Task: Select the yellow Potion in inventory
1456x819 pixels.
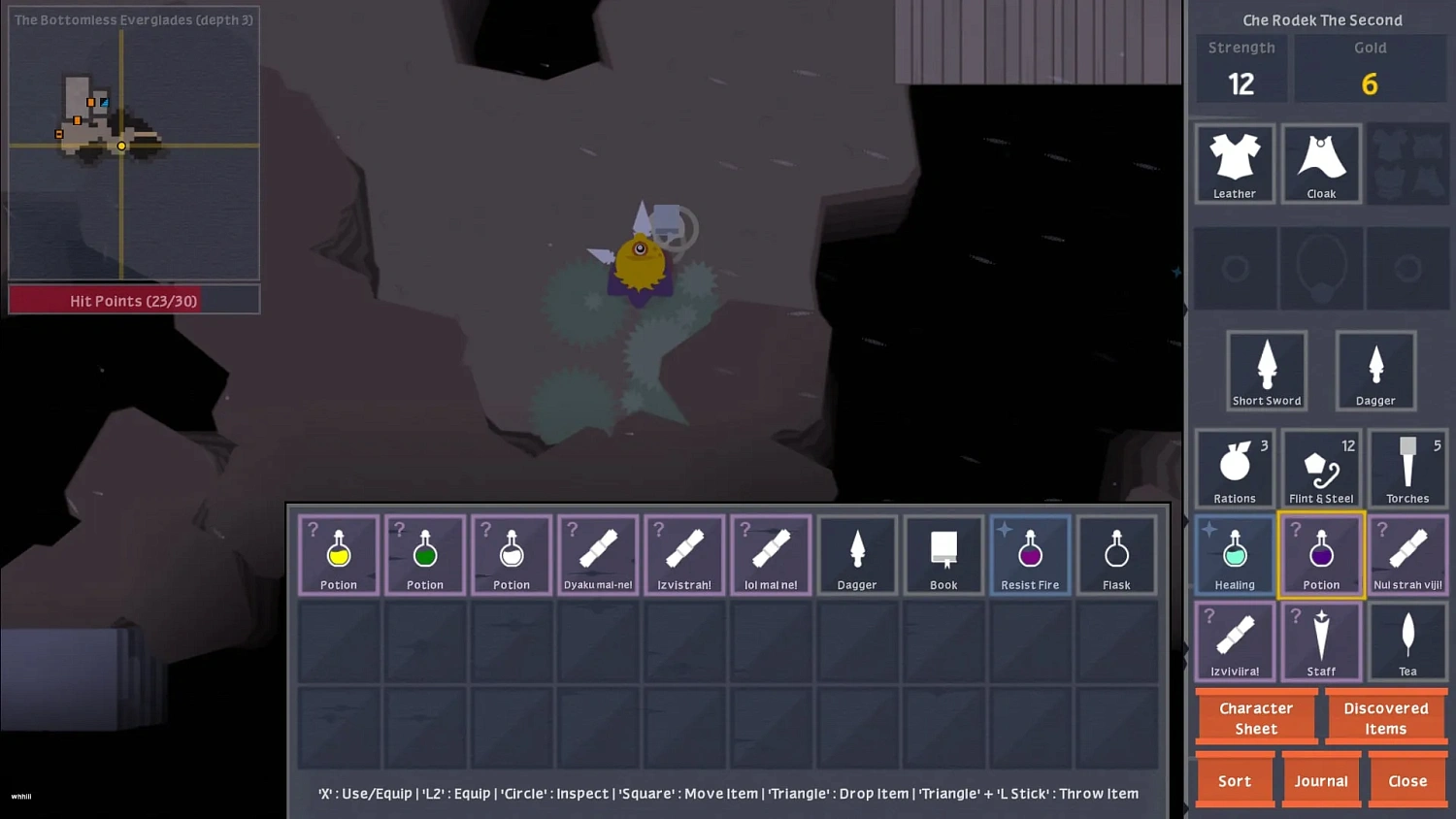Action: point(338,555)
